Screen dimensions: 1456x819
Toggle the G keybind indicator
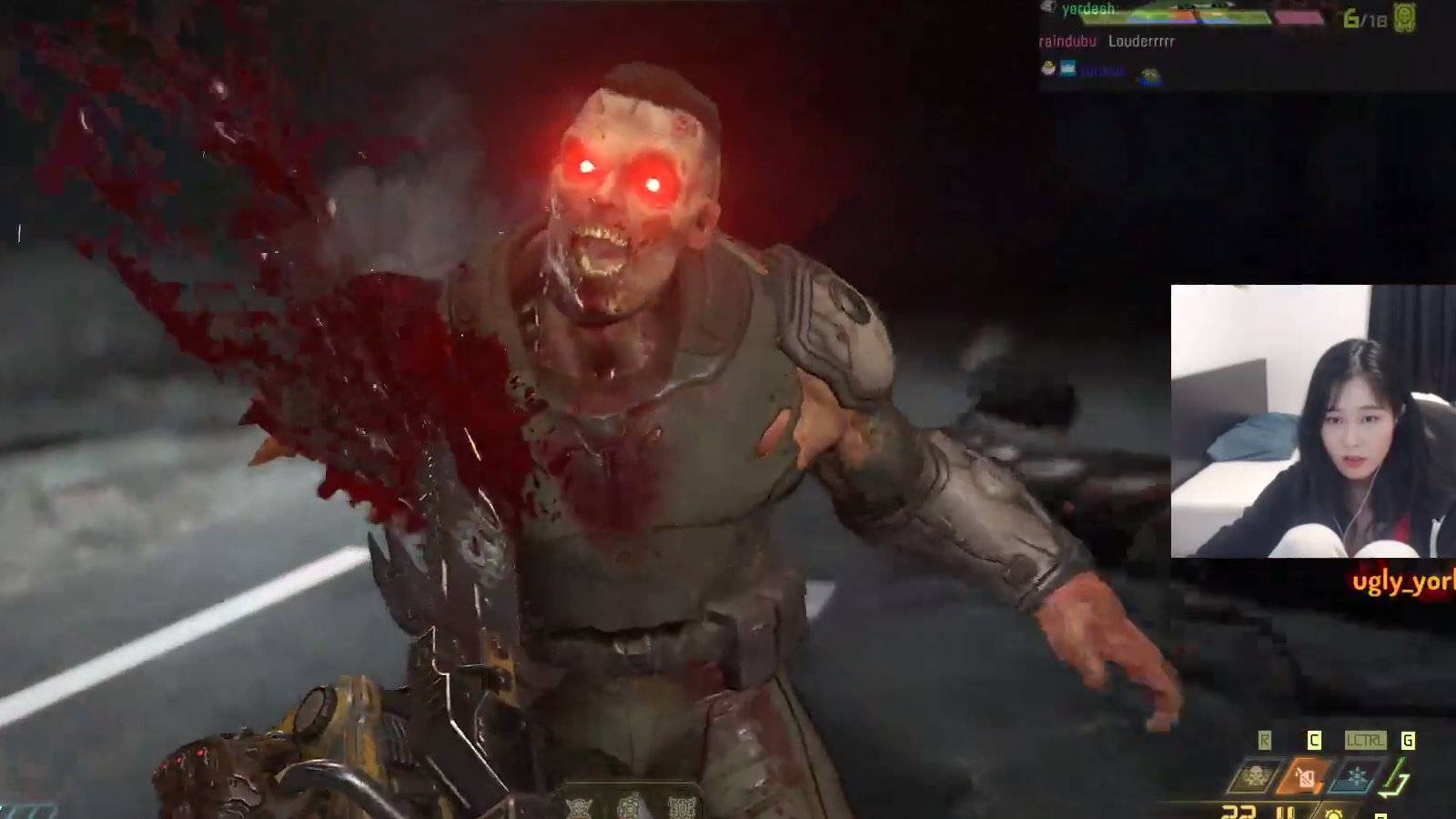point(1409,740)
